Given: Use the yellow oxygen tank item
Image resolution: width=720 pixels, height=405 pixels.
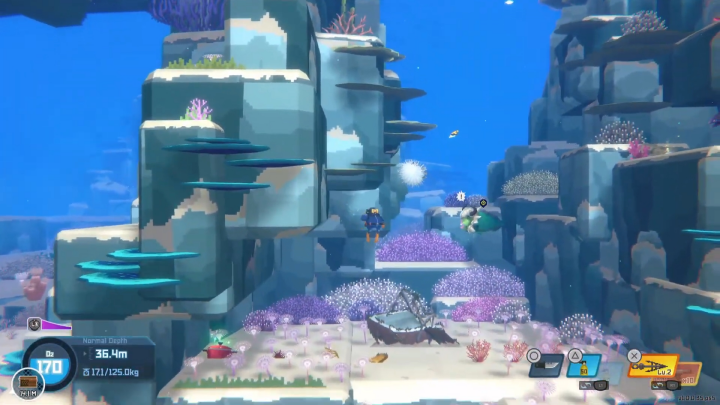Looking at the screenshot, I should coord(584,366).
